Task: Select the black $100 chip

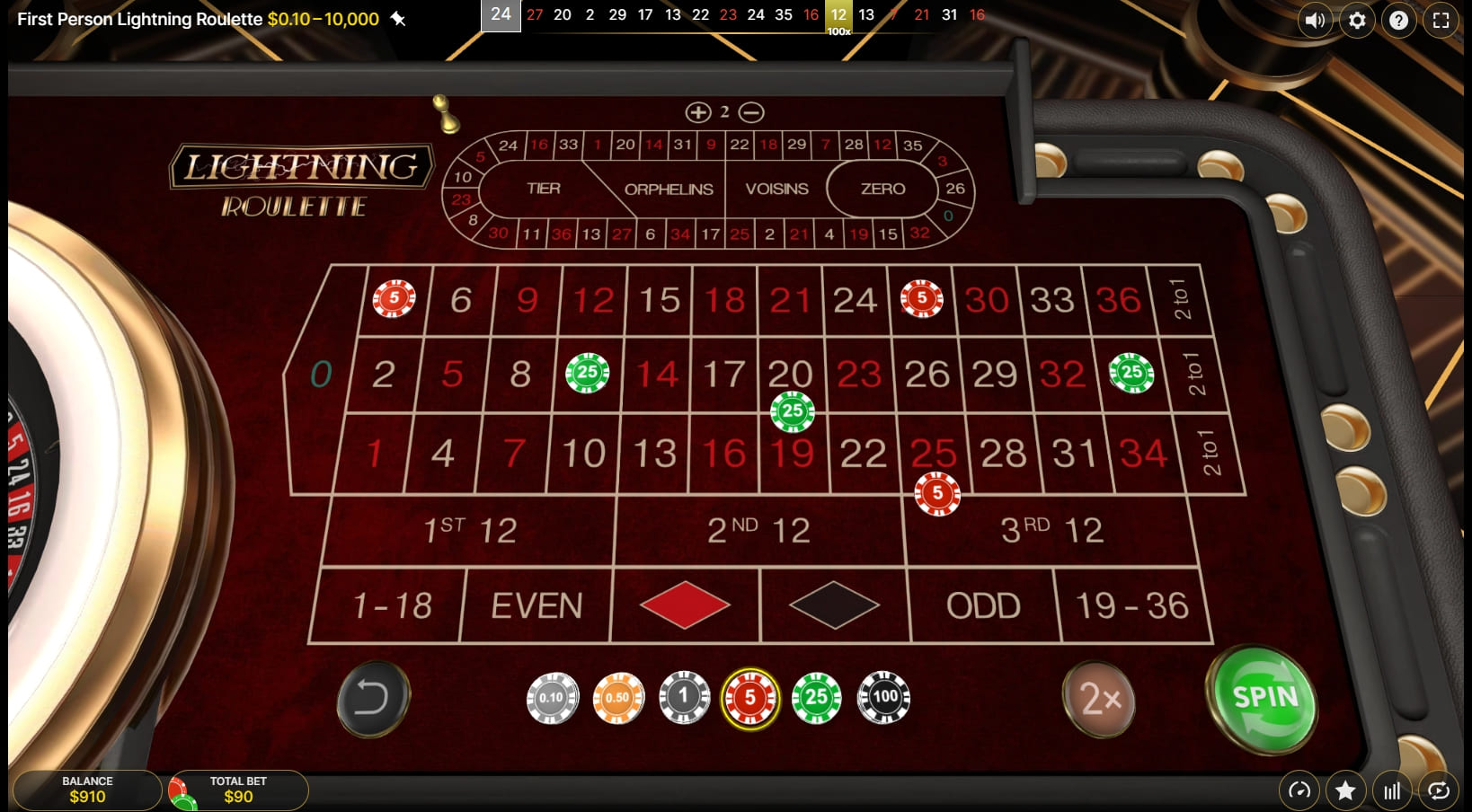Action: 882,699
